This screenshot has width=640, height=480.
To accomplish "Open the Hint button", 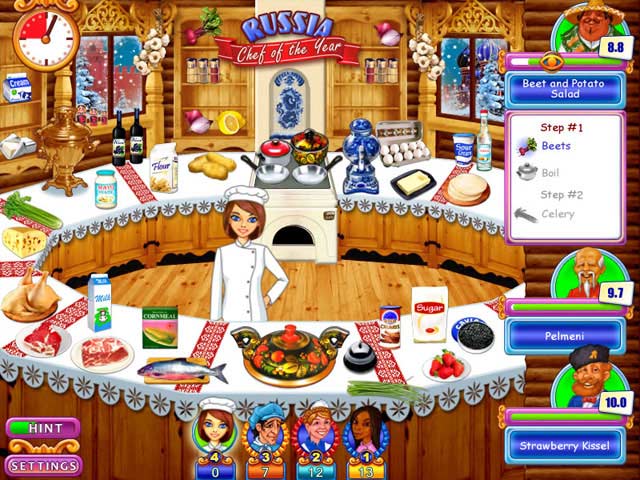I will 43,429.
